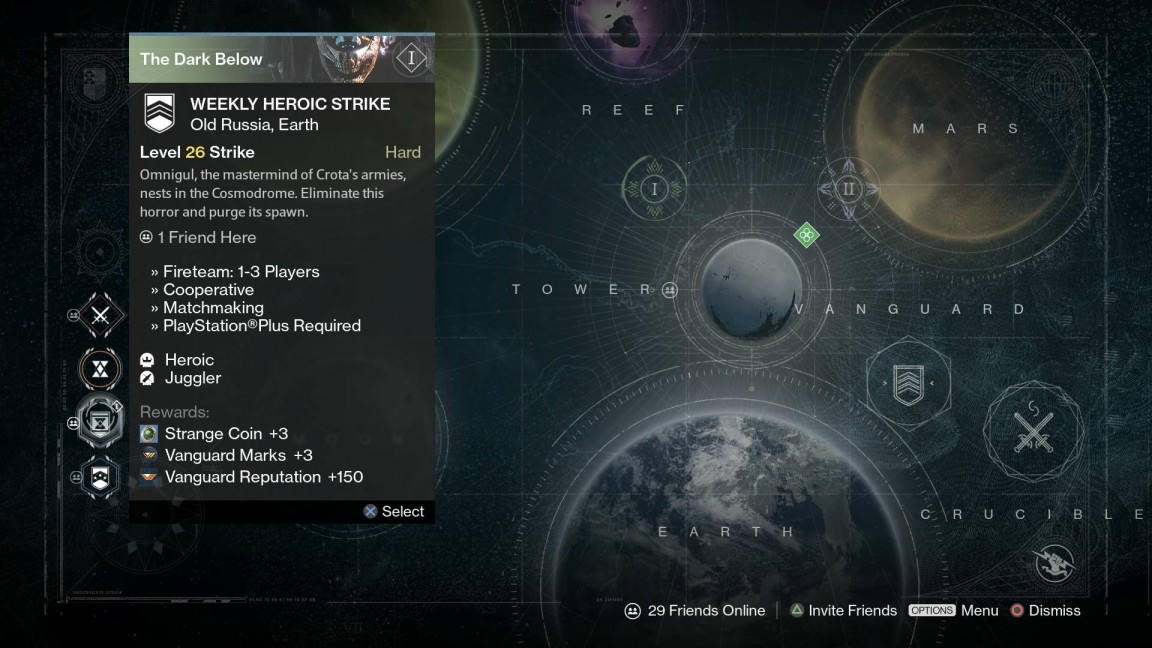1152x648 pixels.
Task: Open the Reef node marked I
Action: (654, 189)
